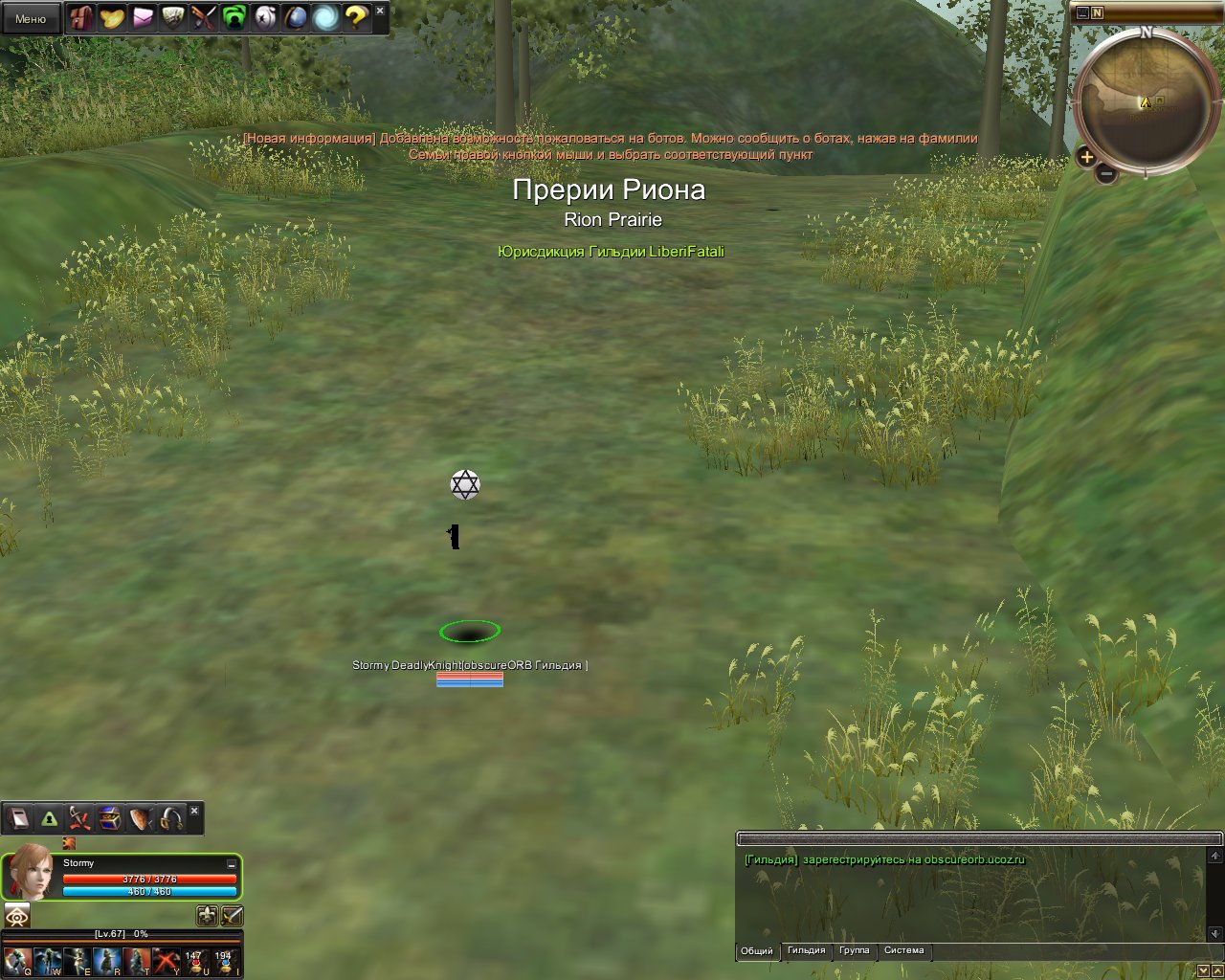Viewport: 1225px width, 980px height.
Task: Zoom out the minimap with minus button
Action: 1106,174
